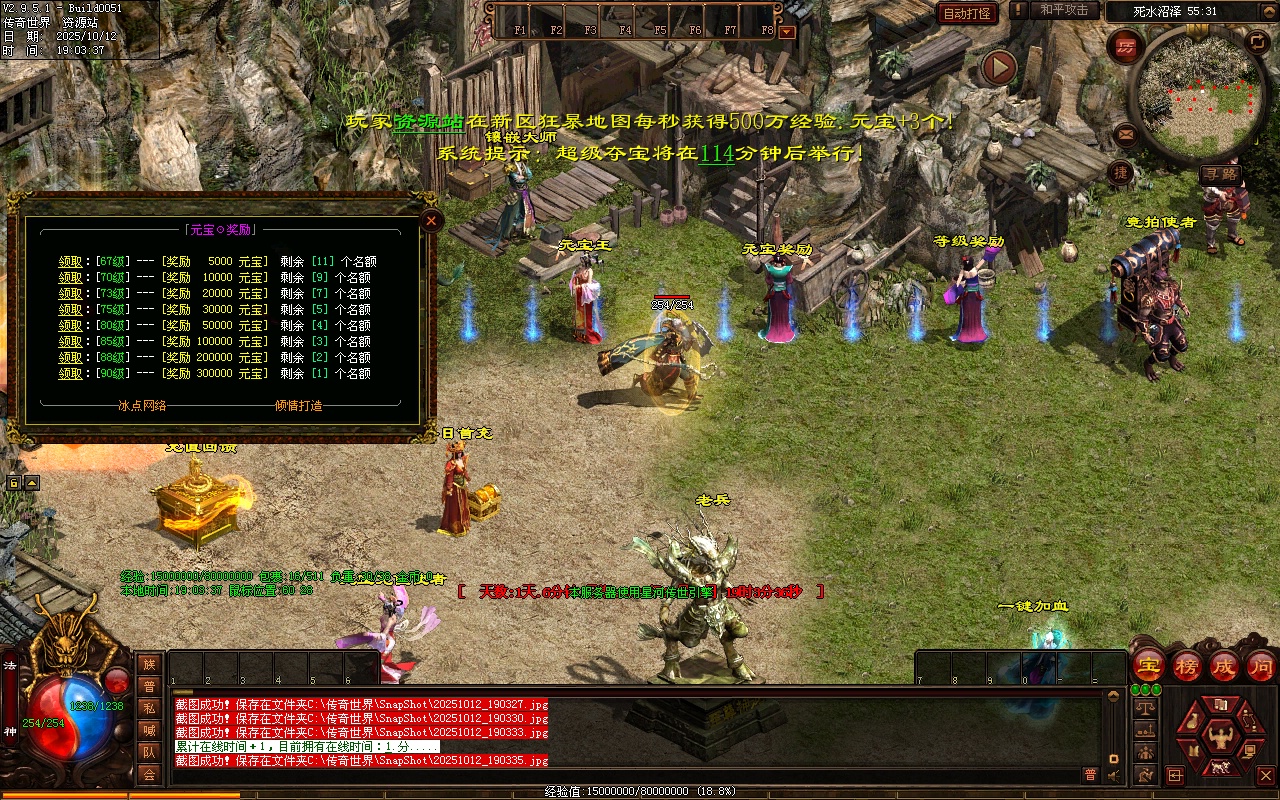Image resolution: width=1280 pixels, height=800 pixels.
Task: Claim the level 90 reward of 300000 元宝
Action: pyautogui.click(x=70, y=374)
